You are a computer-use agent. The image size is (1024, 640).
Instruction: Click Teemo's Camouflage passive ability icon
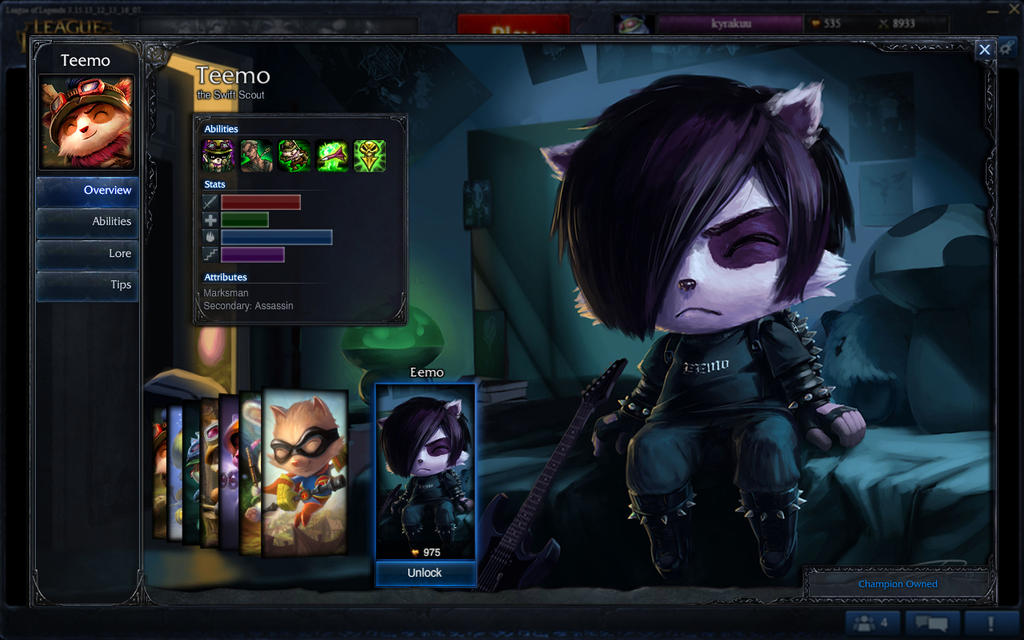point(218,156)
